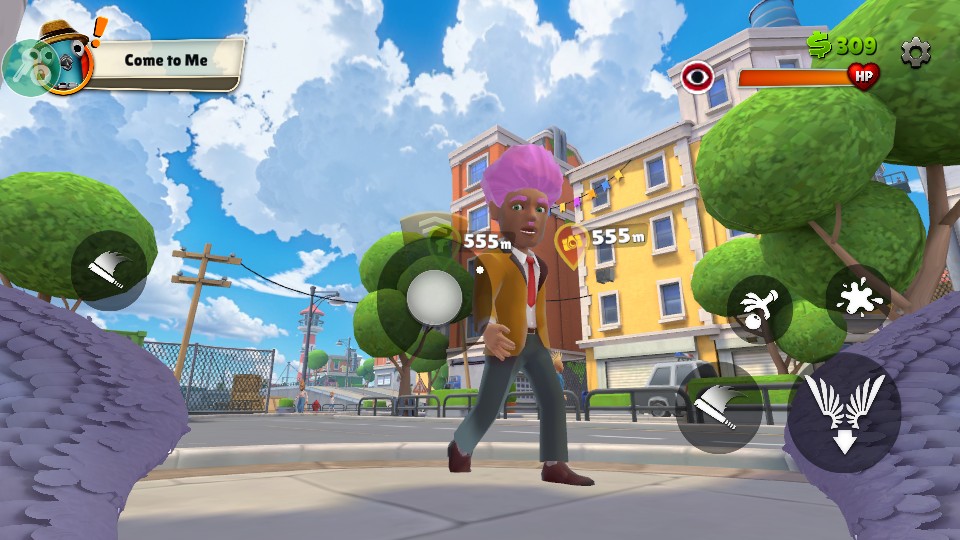The image size is (960, 540).
Task: Select the orange 555m waypoint marker
Action: coord(572,241)
